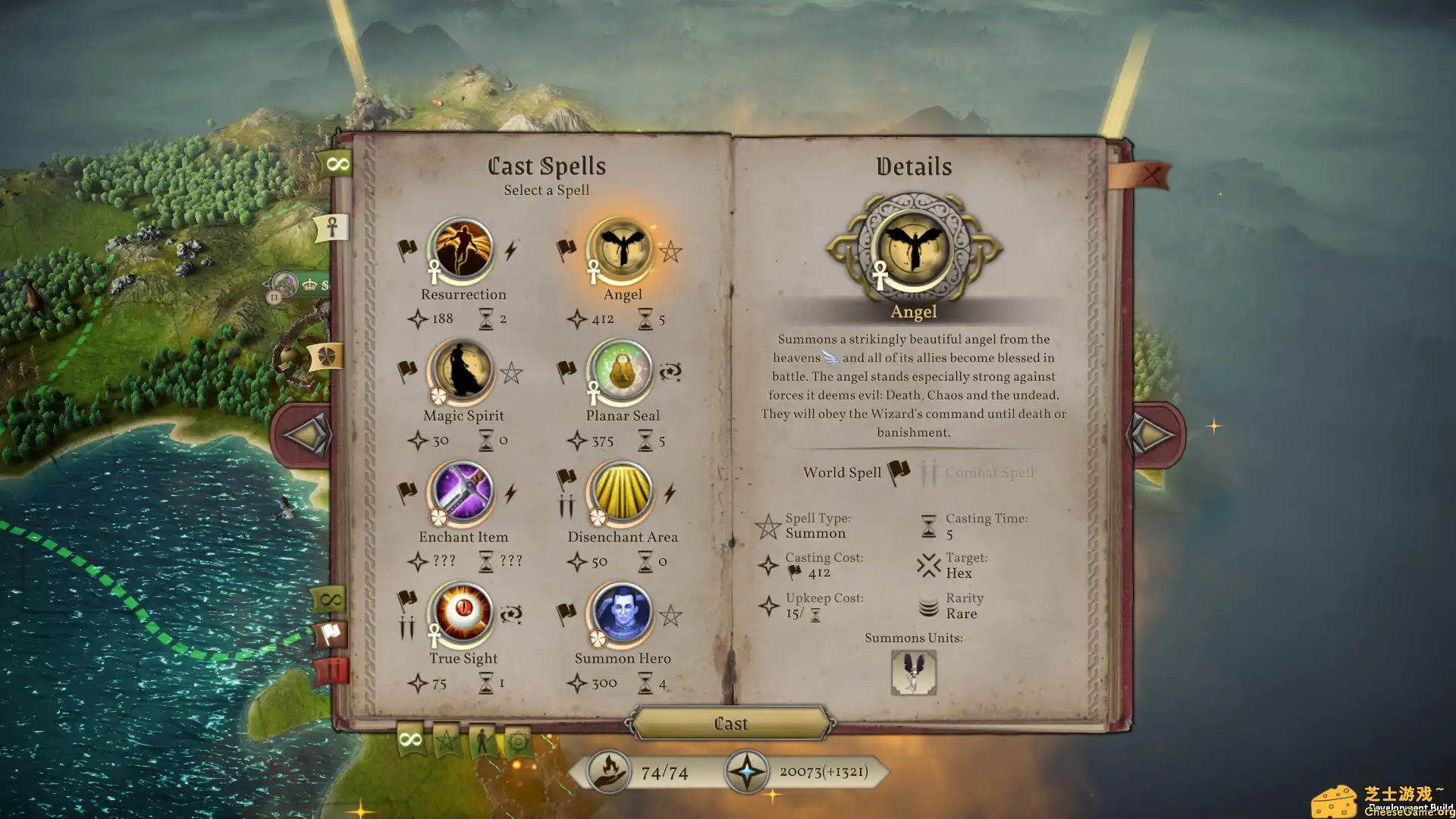
Task: Open the red swords side bookmark
Action: (x=331, y=670)
